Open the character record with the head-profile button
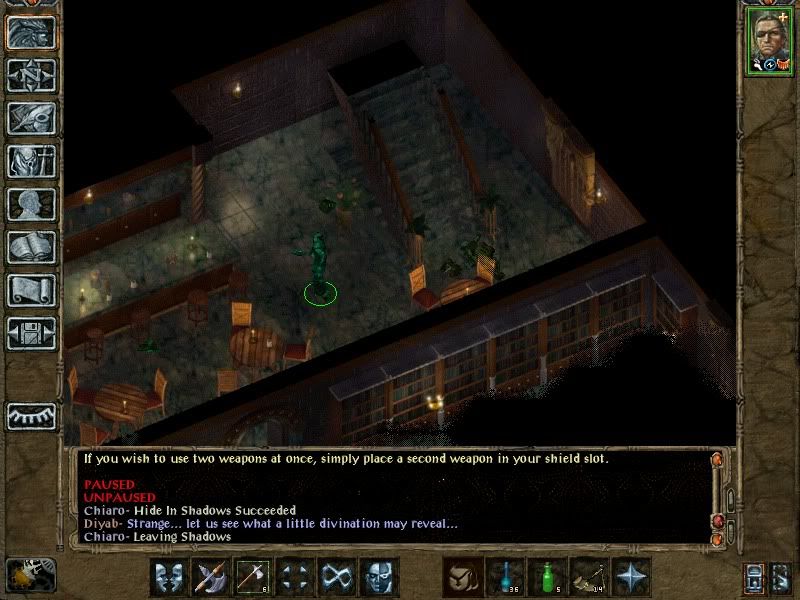Screen dimensions: 800x600 tap(31, 204)
